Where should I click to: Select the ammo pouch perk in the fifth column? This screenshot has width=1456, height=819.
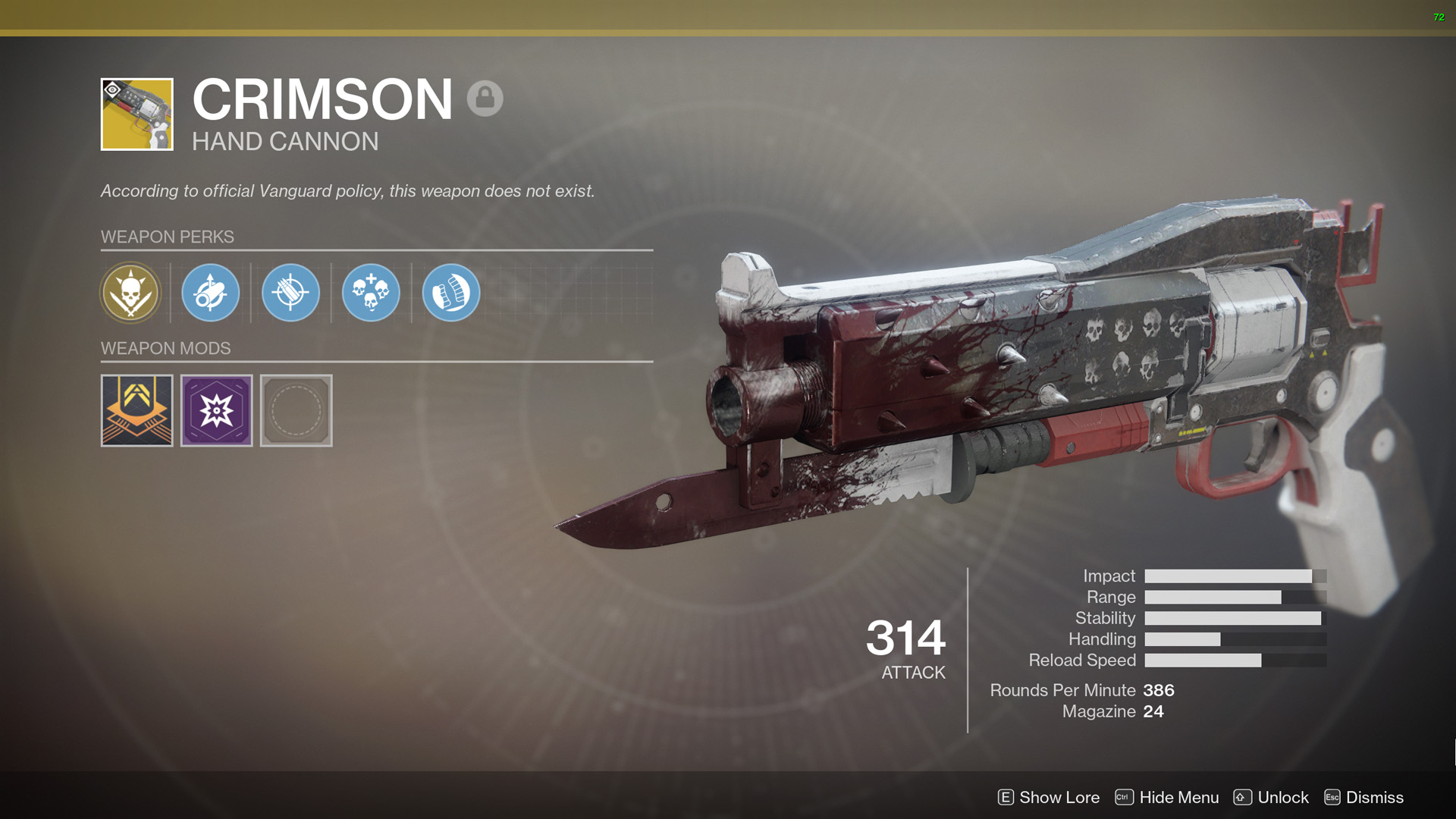(x=450, y=293)
